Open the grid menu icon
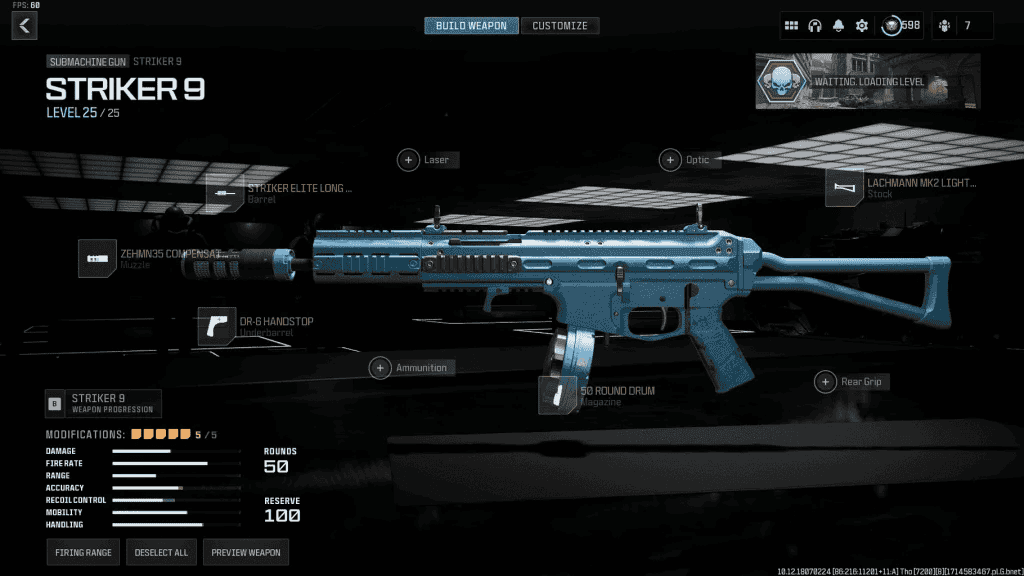Screen dimensions: 1024x576 coord(791,25)
